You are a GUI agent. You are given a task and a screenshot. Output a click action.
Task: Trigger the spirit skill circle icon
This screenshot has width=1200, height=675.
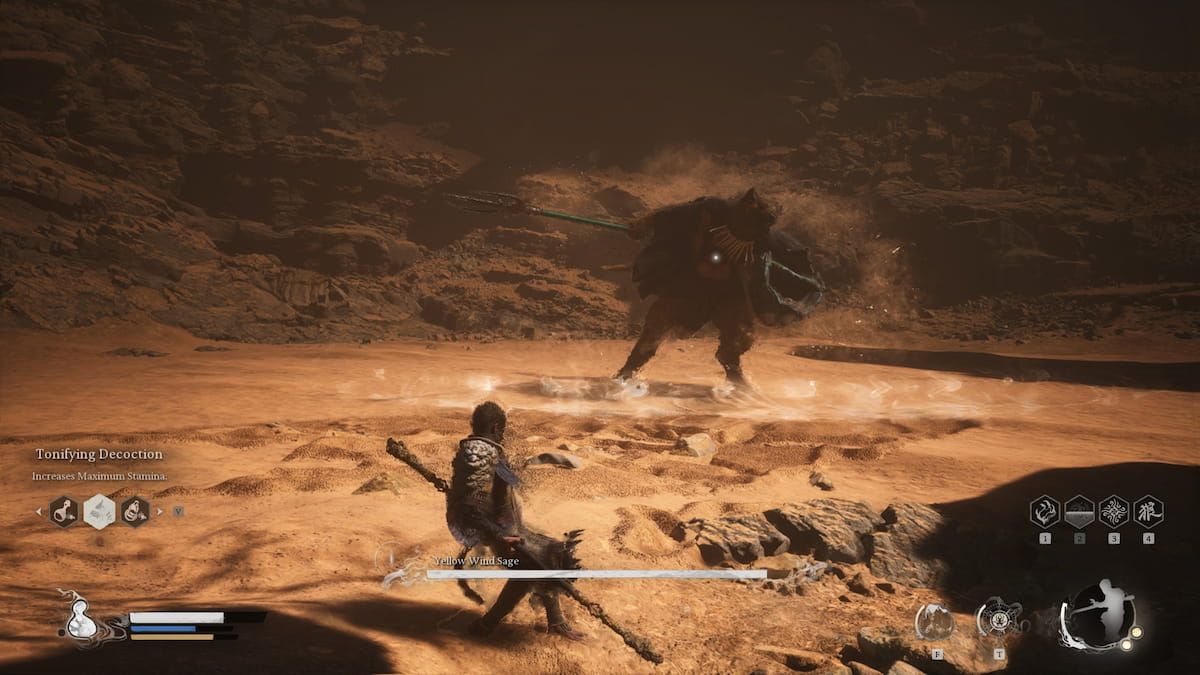pos(934,621)
